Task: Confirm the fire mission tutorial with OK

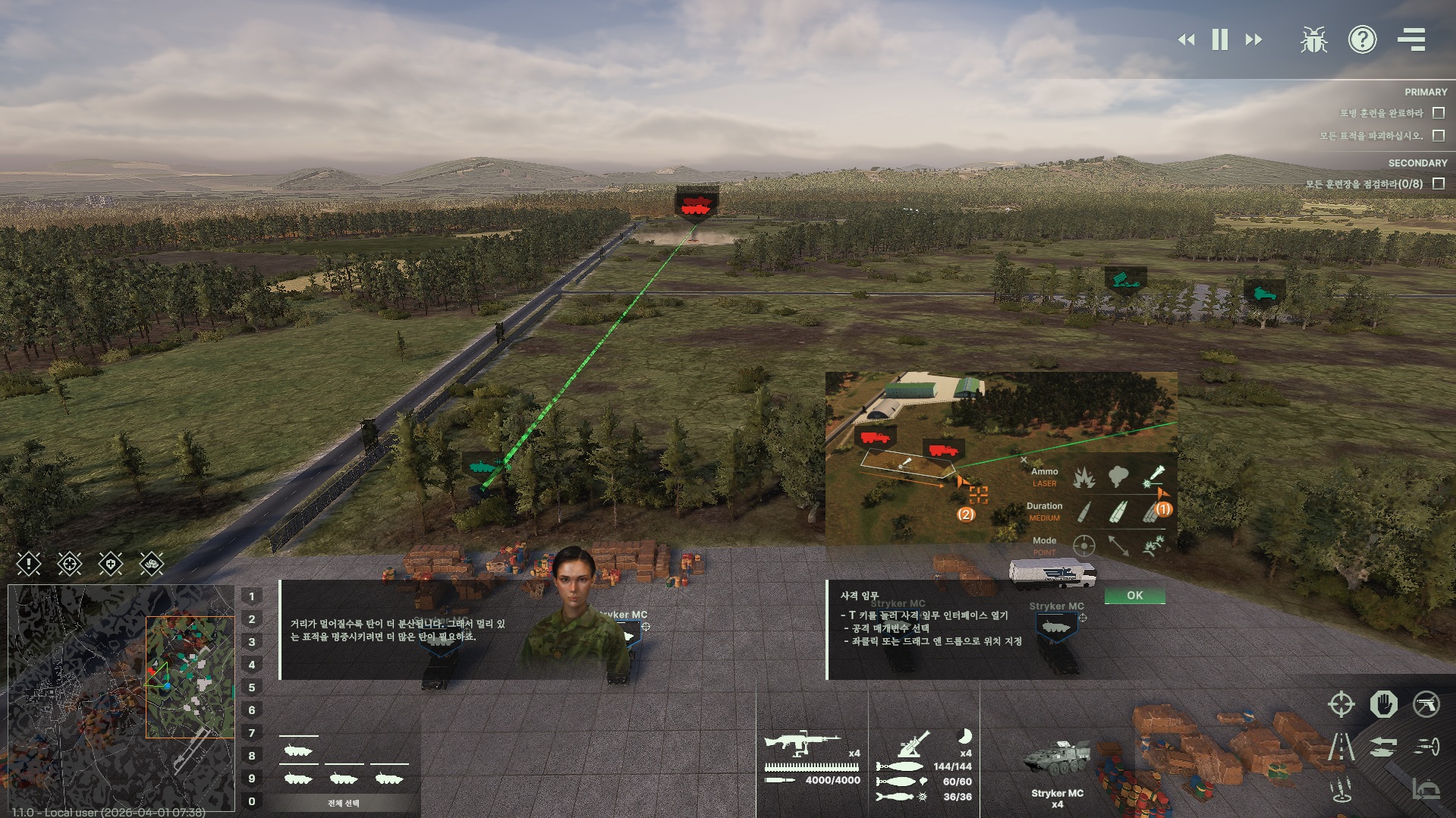Action: pos(1134,596)
